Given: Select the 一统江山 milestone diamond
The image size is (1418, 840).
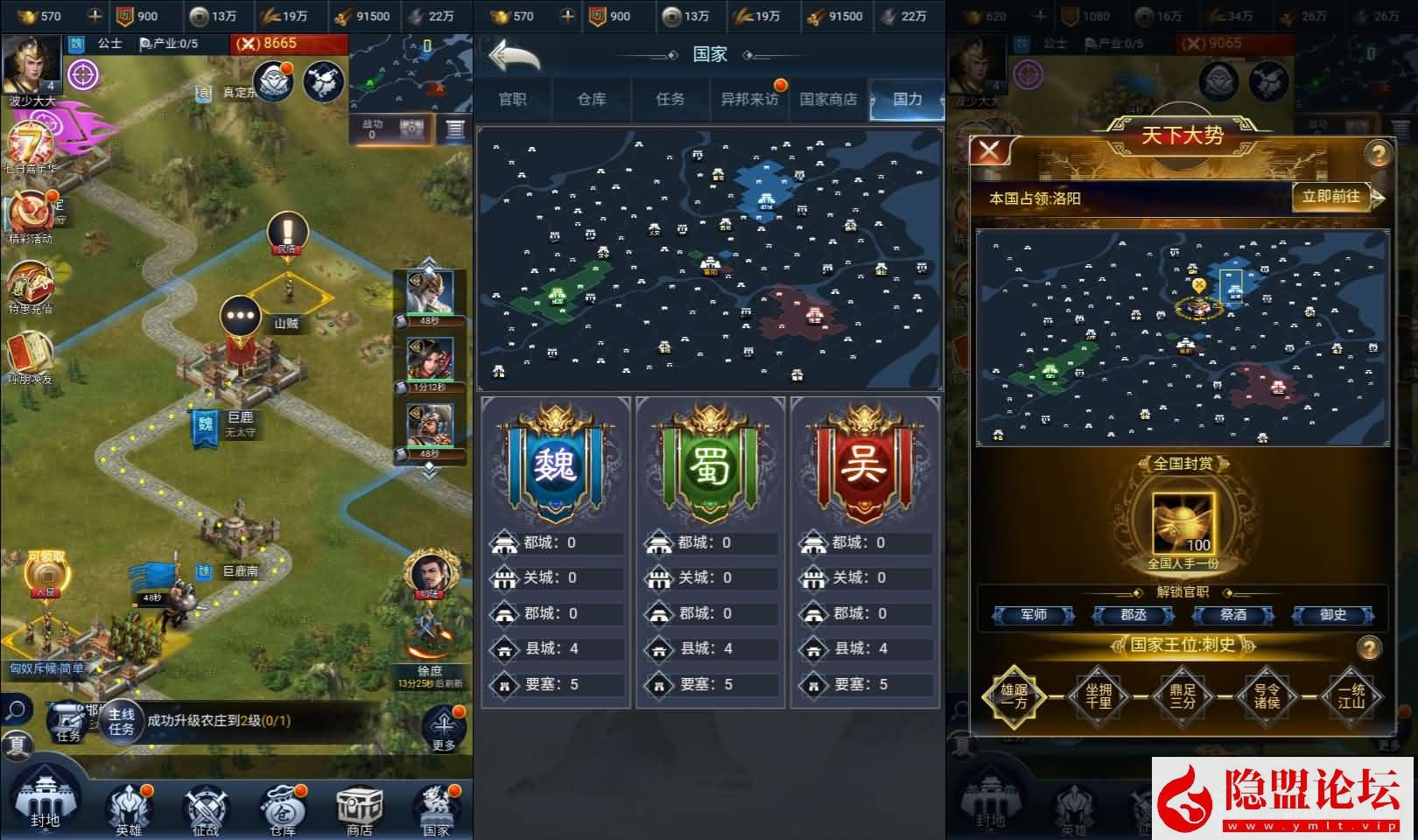Looking at the screenshot, I should point(1351,696).
